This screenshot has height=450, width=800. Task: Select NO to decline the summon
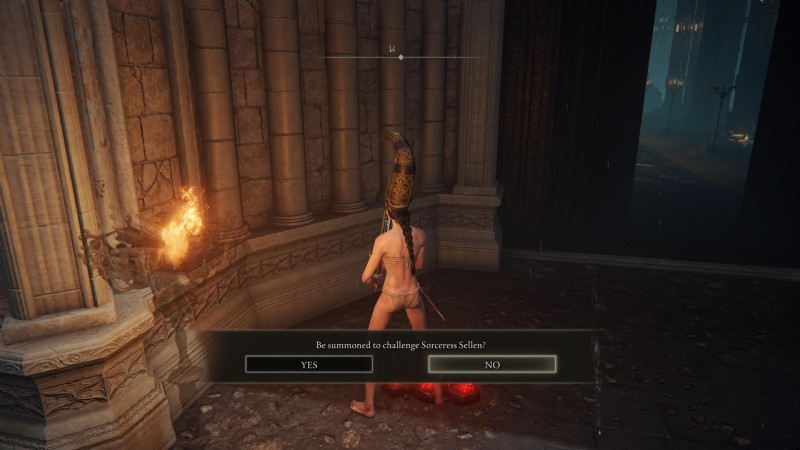pos(492,364)
